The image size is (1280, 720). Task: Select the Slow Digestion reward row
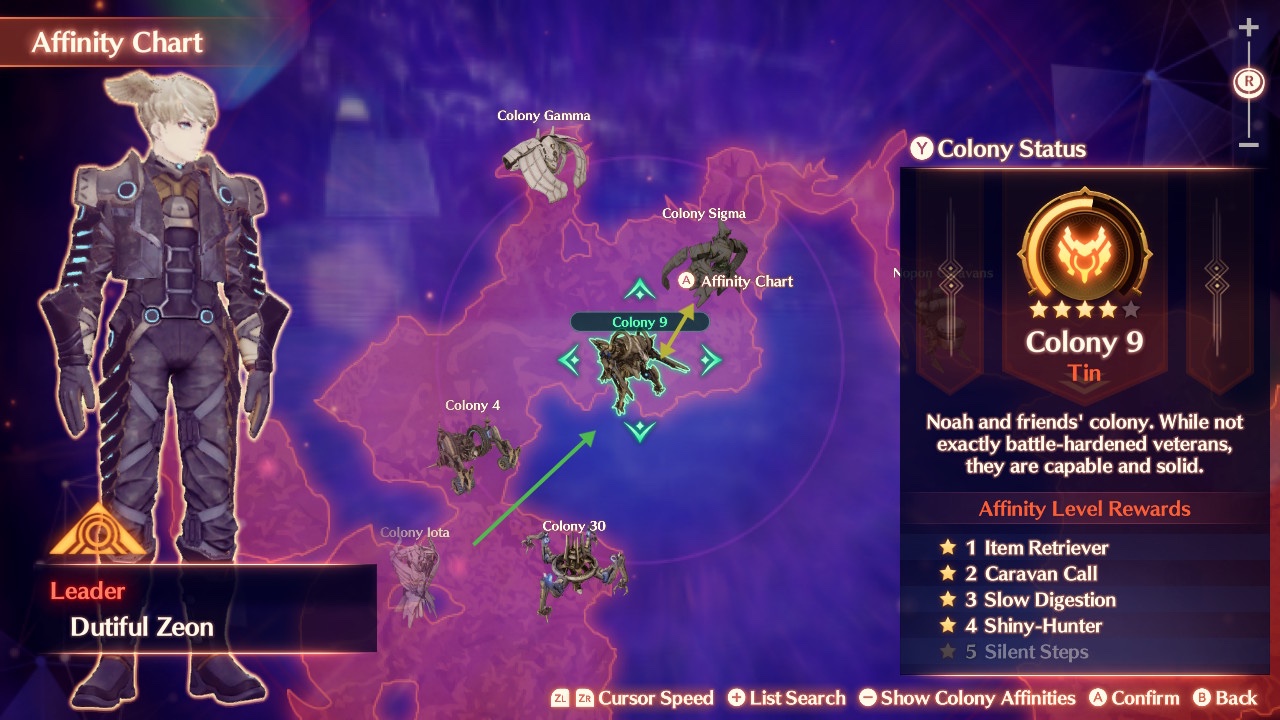click(1038, 600)
